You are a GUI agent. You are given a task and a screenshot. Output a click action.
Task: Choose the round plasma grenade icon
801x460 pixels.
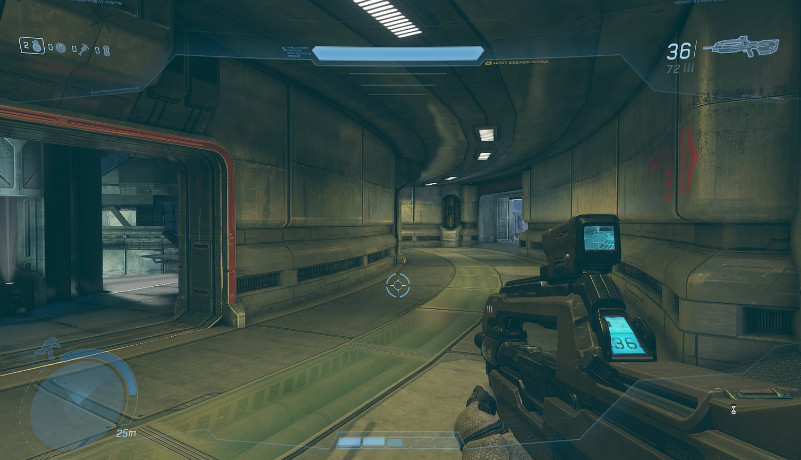[x=60, y=46]
